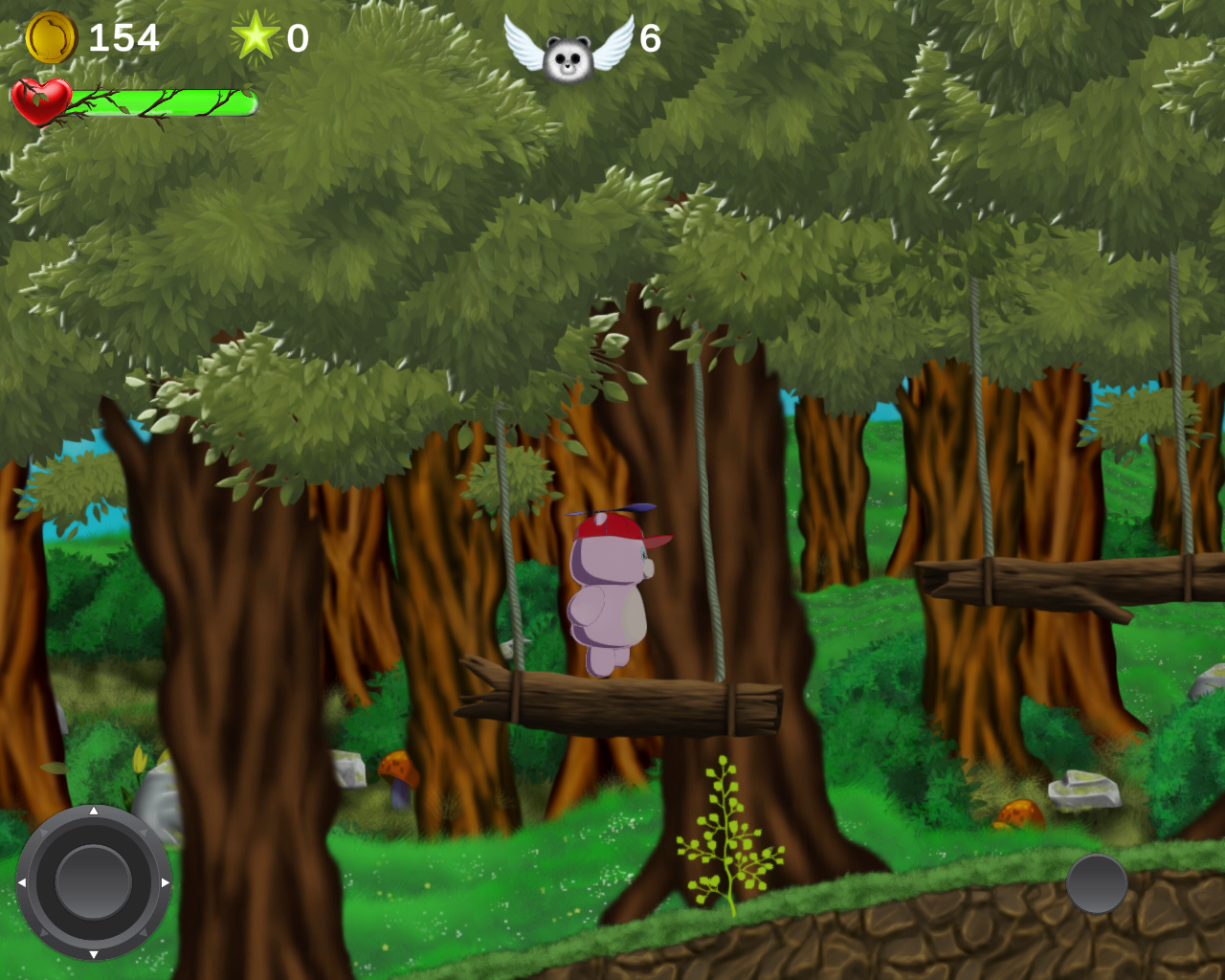The image size is (1225, 980).
Task: Click the star score number 0
Action: click(299, 37)
